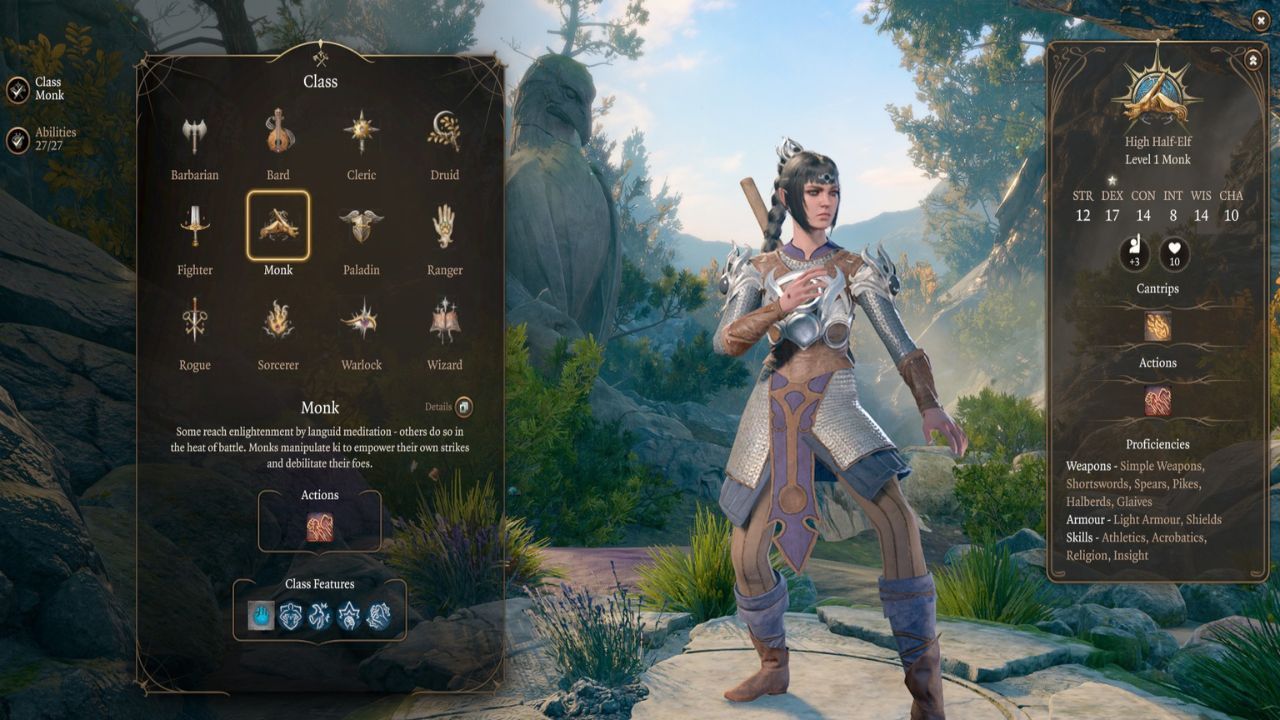The width and height of the screenshot is (1280, 720).
Task: Open the Monk class Details
Action: click(x=463, y=407)
